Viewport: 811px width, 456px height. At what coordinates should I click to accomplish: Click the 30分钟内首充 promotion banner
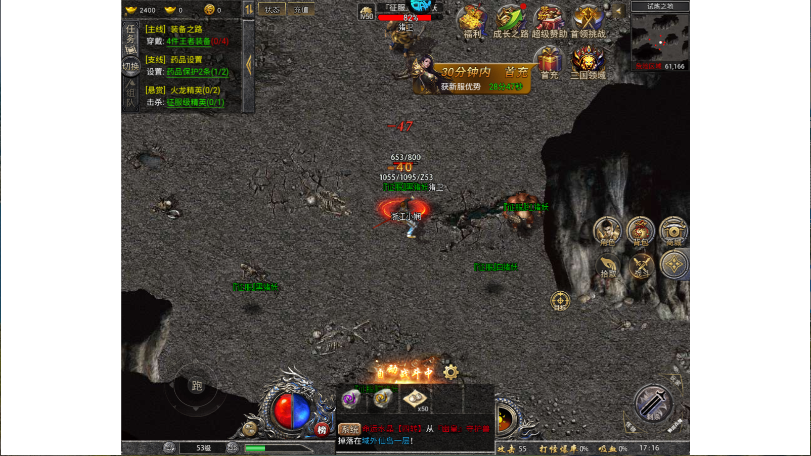pos(470,76)
